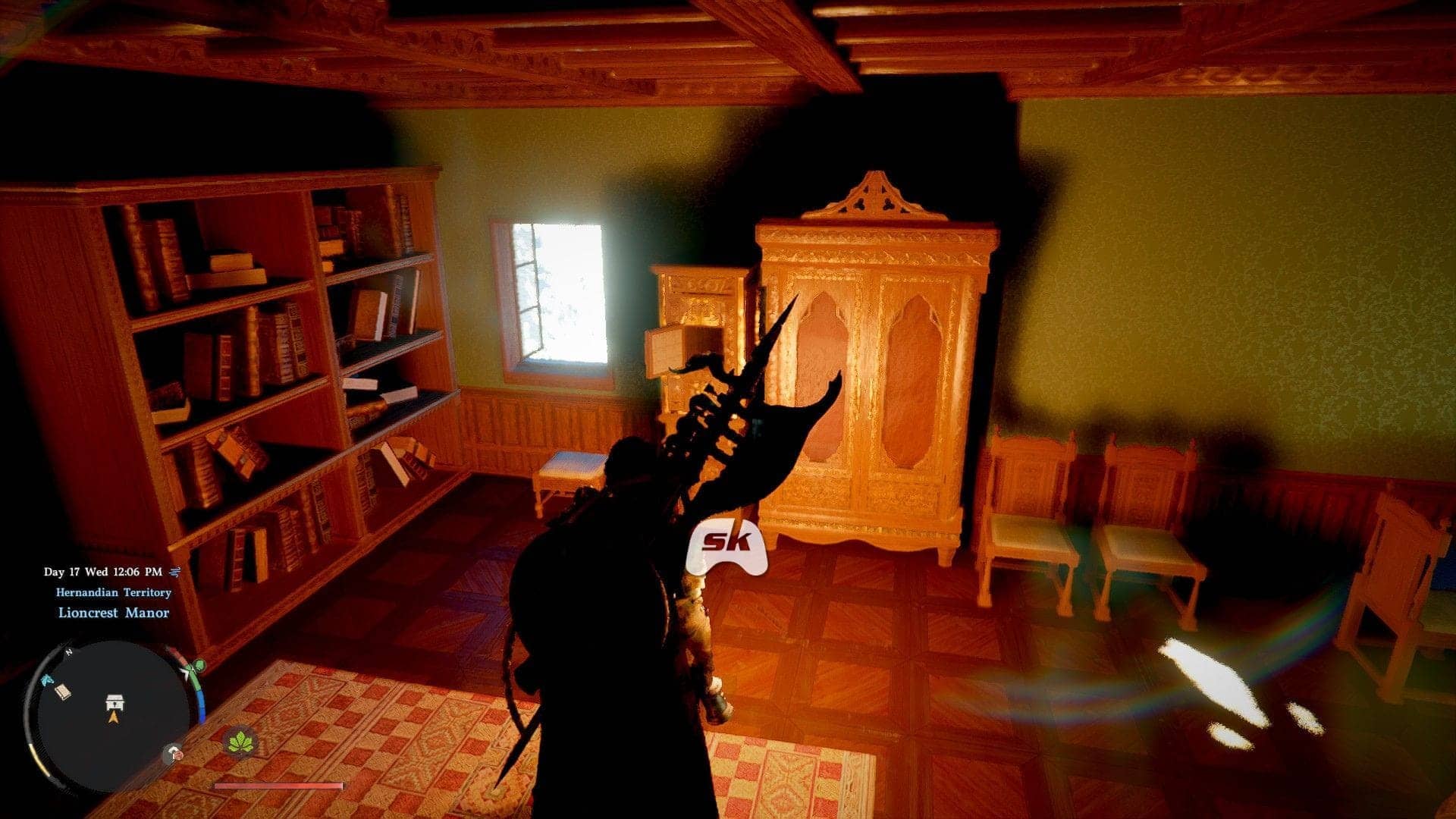This screenshot has width=1456, height=819.
Task: Click the Lioncrest Manor location label
Action: pyautogui.click(x=114, y=613)
